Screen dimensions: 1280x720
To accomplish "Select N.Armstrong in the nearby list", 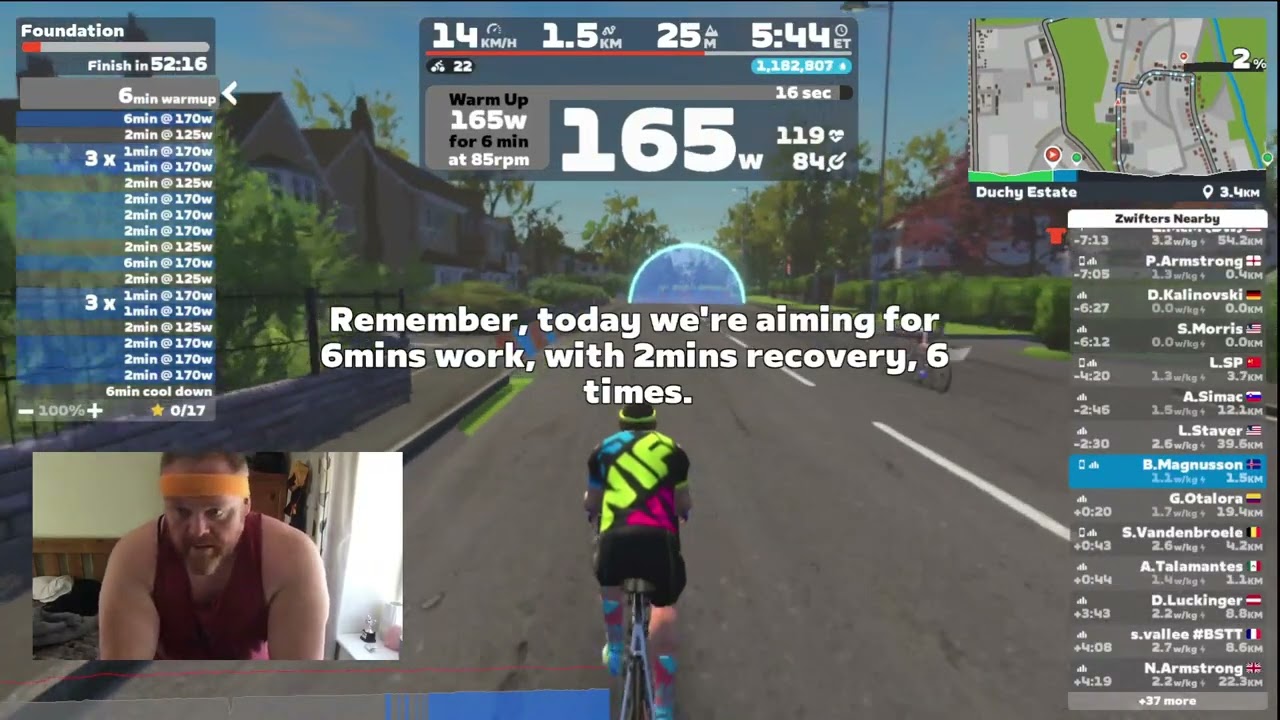I will (1167, 675).
